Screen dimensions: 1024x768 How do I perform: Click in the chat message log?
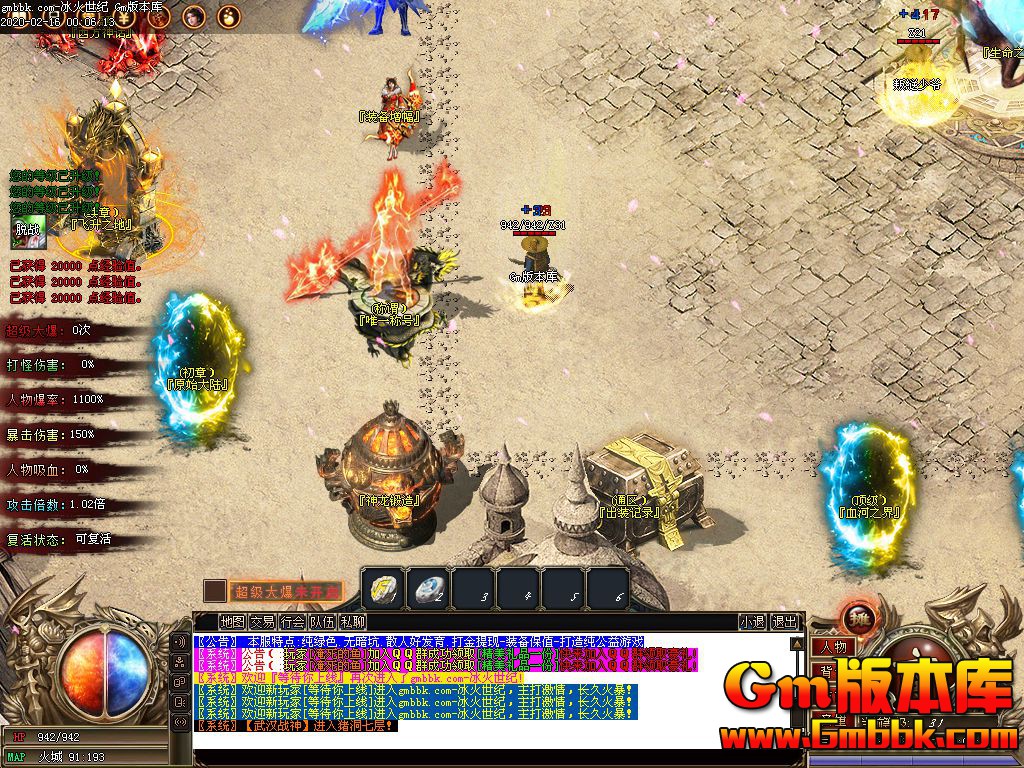(490, 690)
